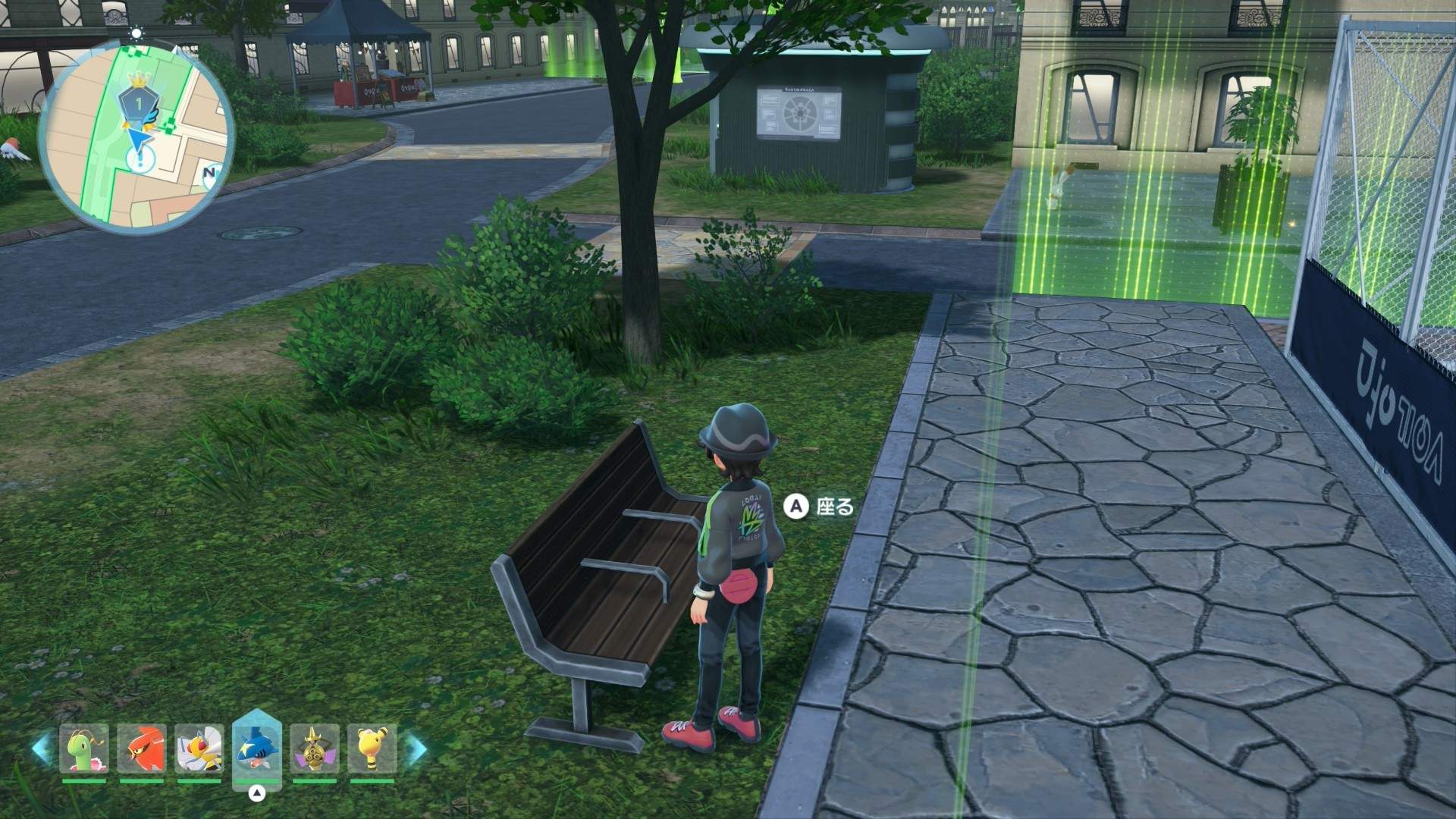Click the highlighted Sharpedo party slot
1456x819 pixels.
[257, 747]
